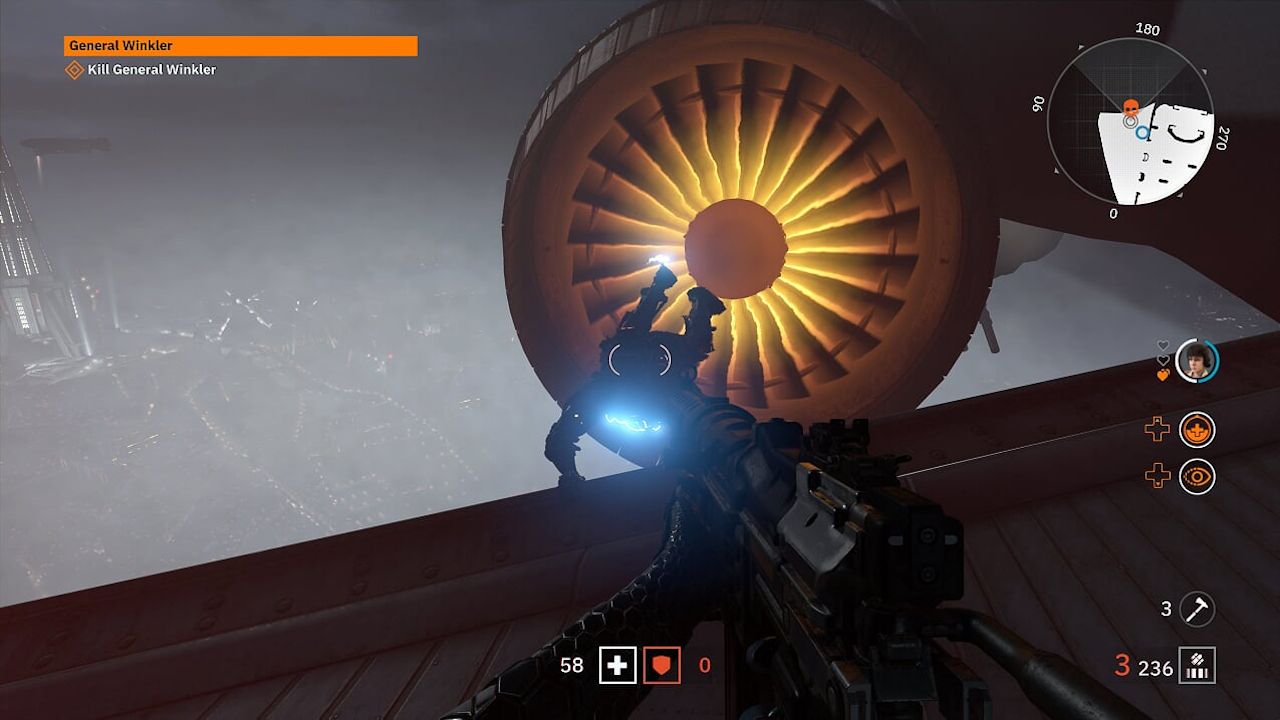Click the white health cross icon

(x=617, y=665)
